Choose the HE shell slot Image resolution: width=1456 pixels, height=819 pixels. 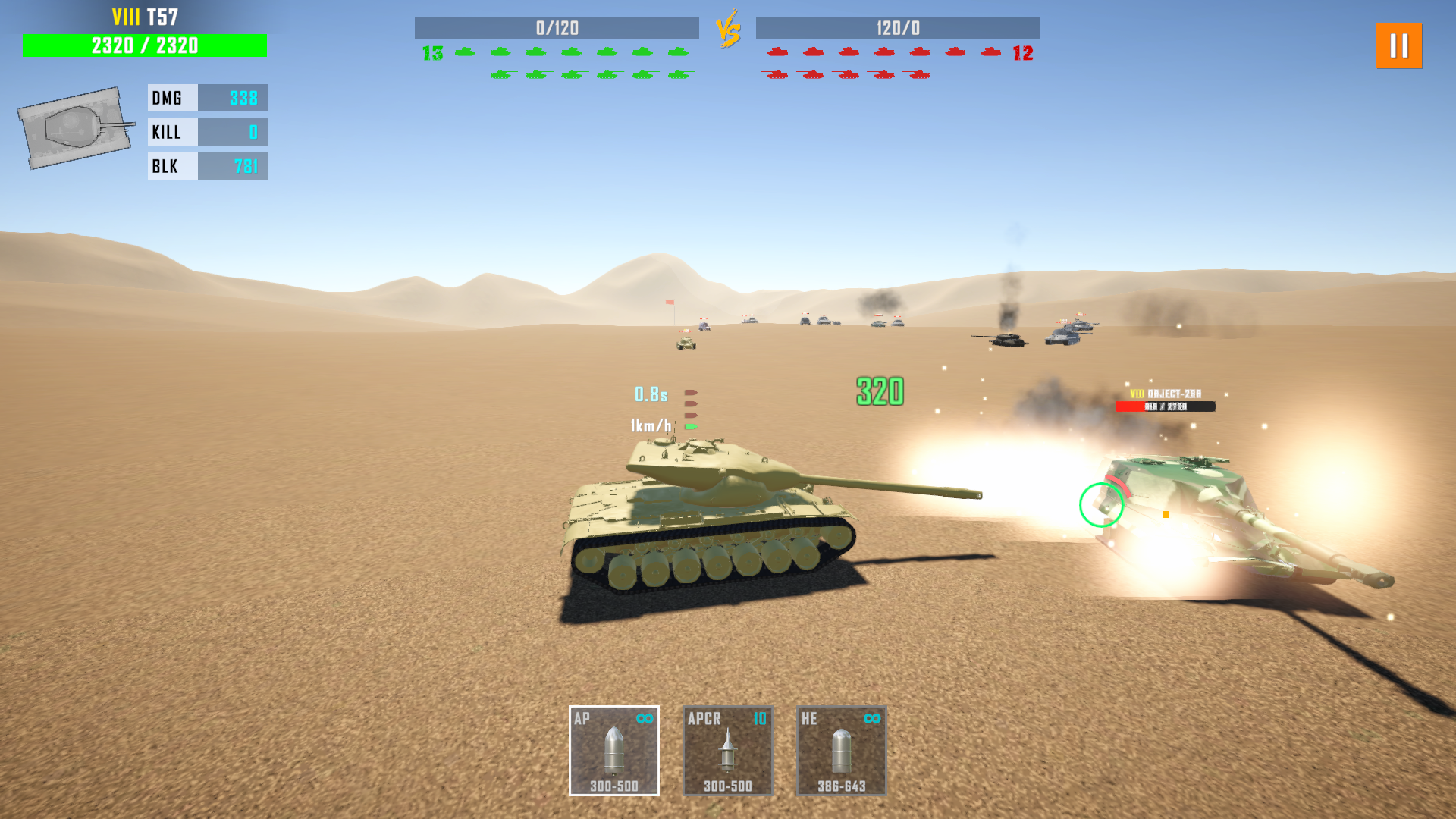pos(841,751)
